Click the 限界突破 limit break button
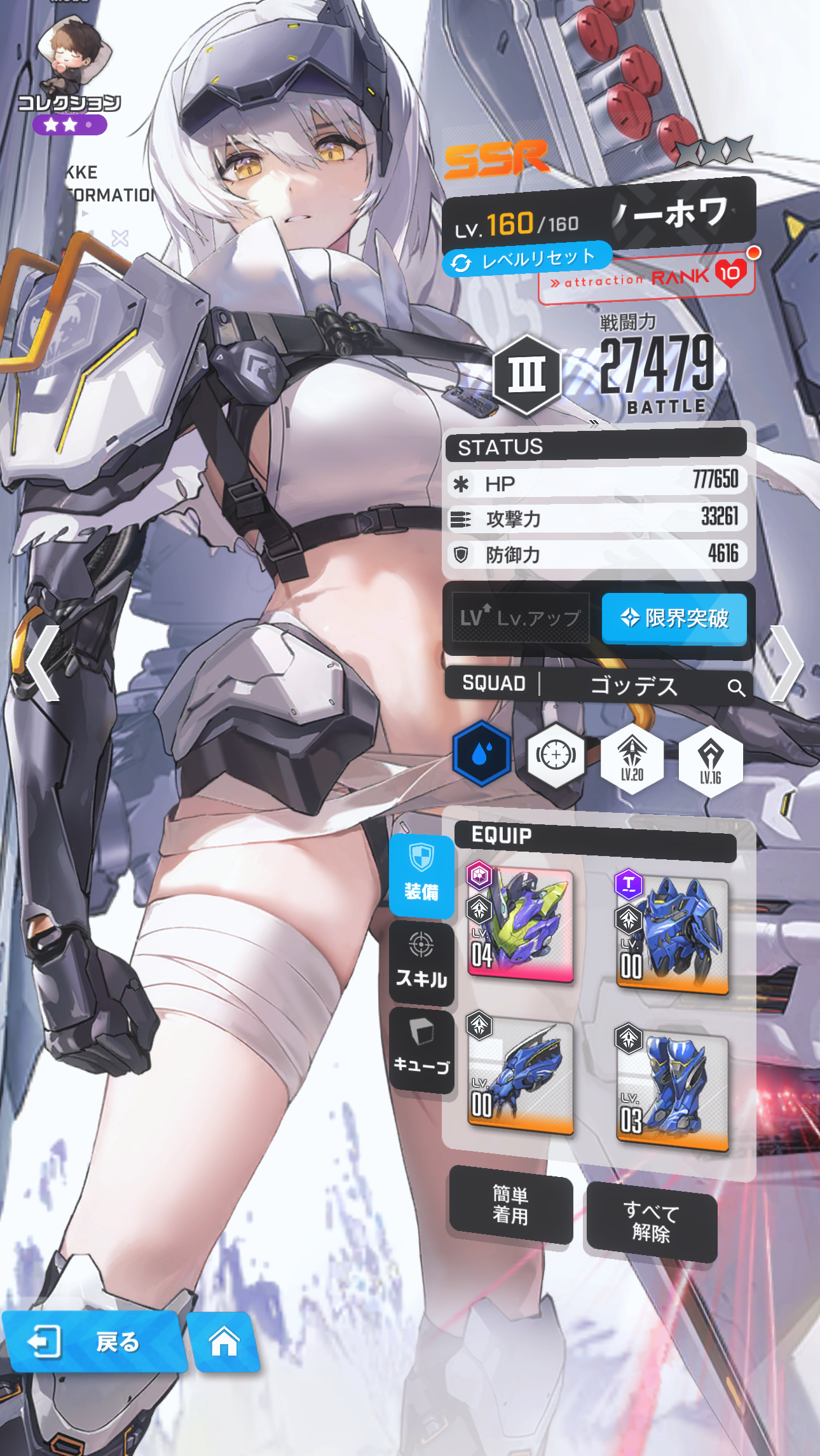Image resolution: width=820 pixels, height=1456 pixels. pyautogui.click(x=674, y=618)
